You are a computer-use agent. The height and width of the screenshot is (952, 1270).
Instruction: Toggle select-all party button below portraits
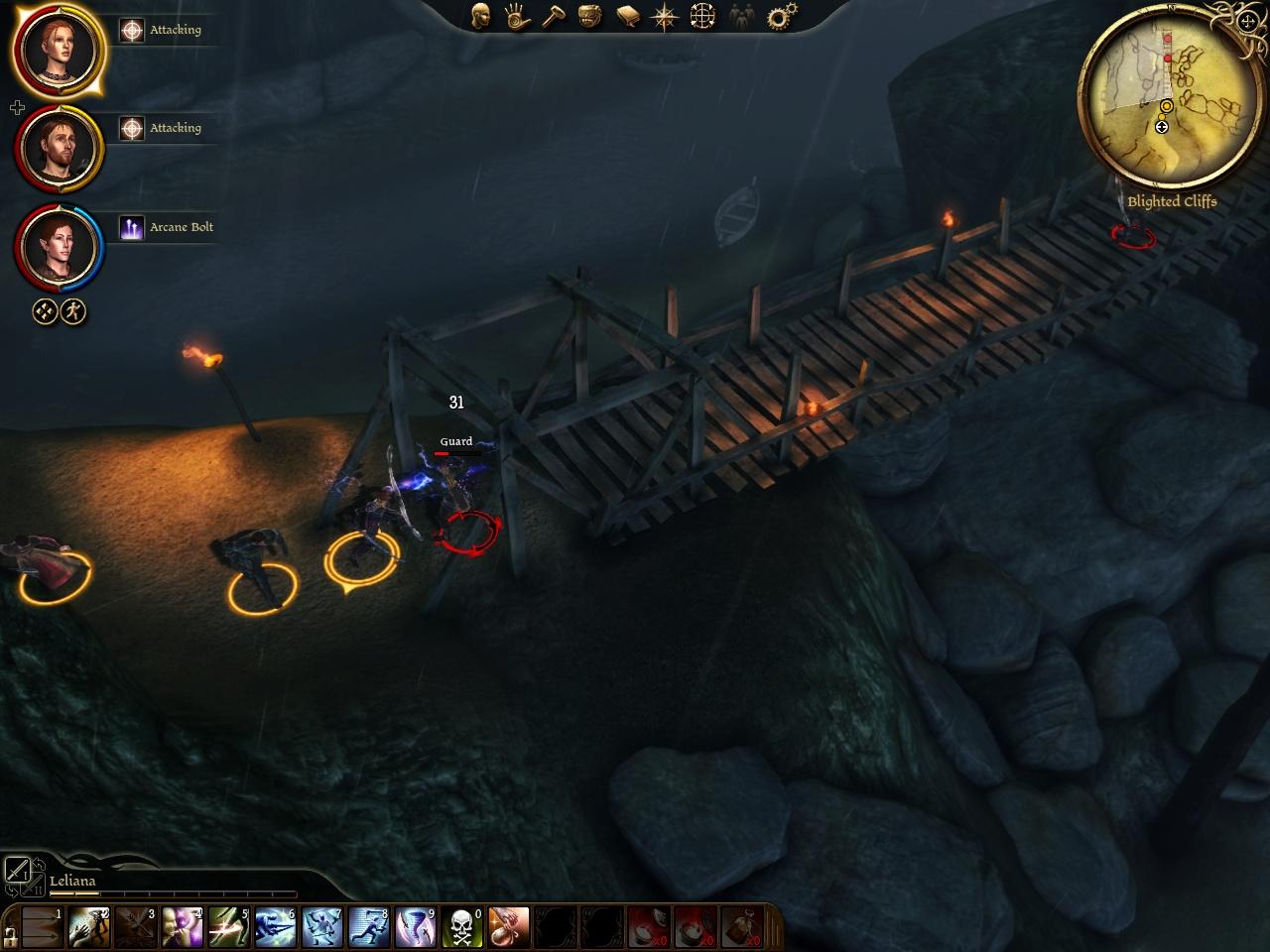coord(45,312)
